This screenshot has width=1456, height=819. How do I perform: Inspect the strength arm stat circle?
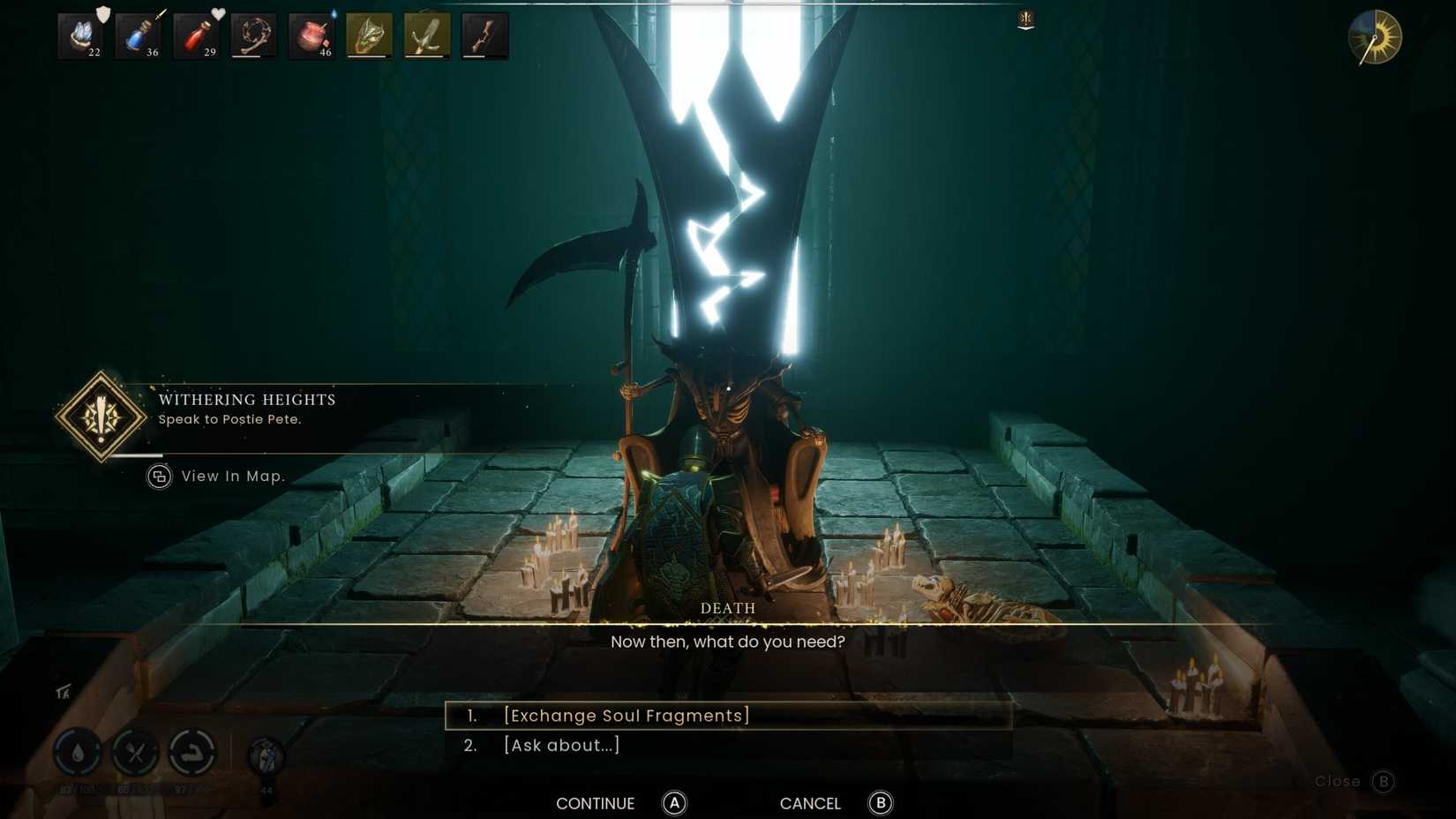193,755
